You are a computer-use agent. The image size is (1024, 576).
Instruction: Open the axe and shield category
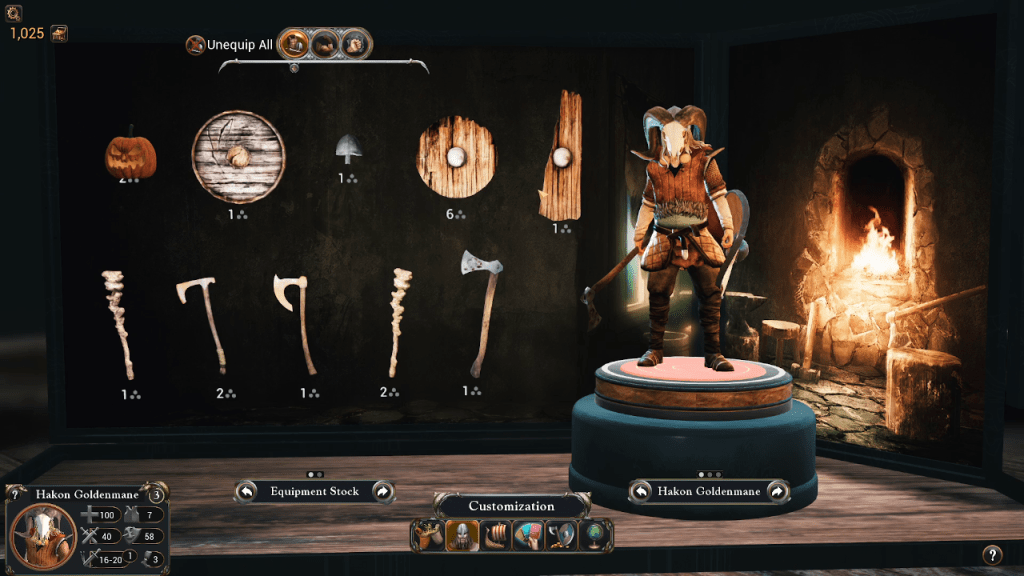pos(562,536)
